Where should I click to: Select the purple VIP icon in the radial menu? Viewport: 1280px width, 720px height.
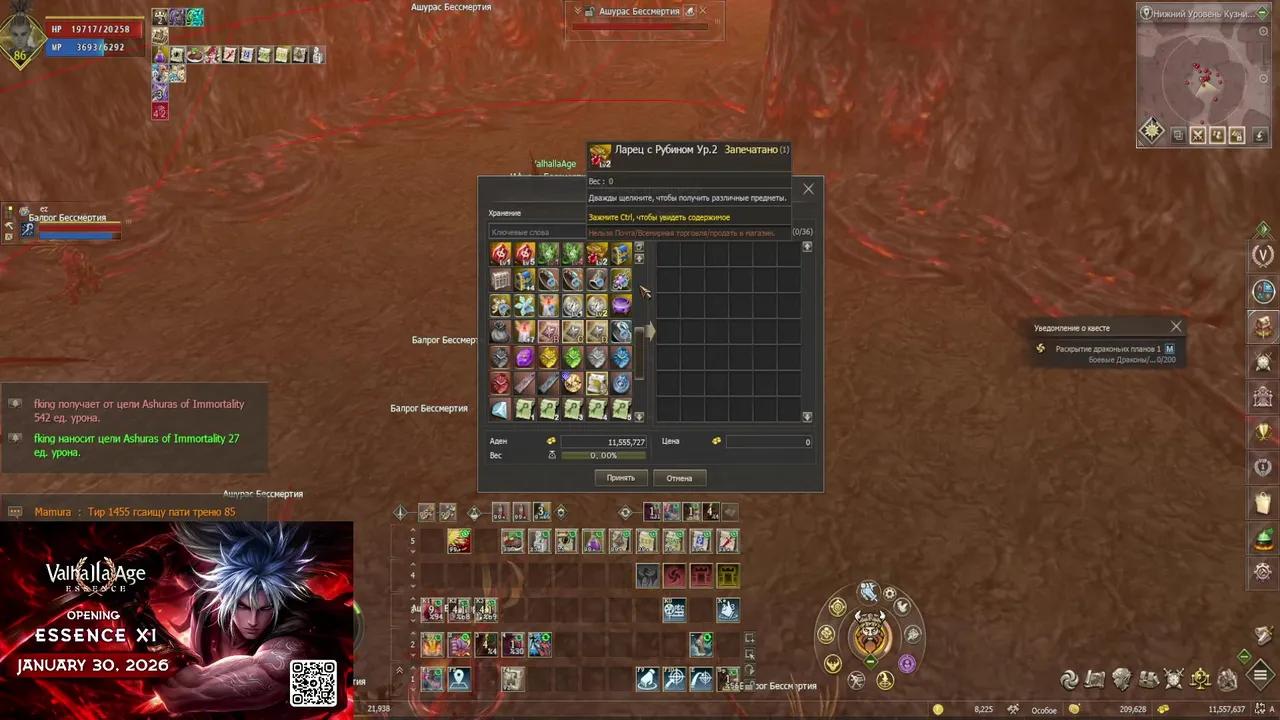[907, 663]
